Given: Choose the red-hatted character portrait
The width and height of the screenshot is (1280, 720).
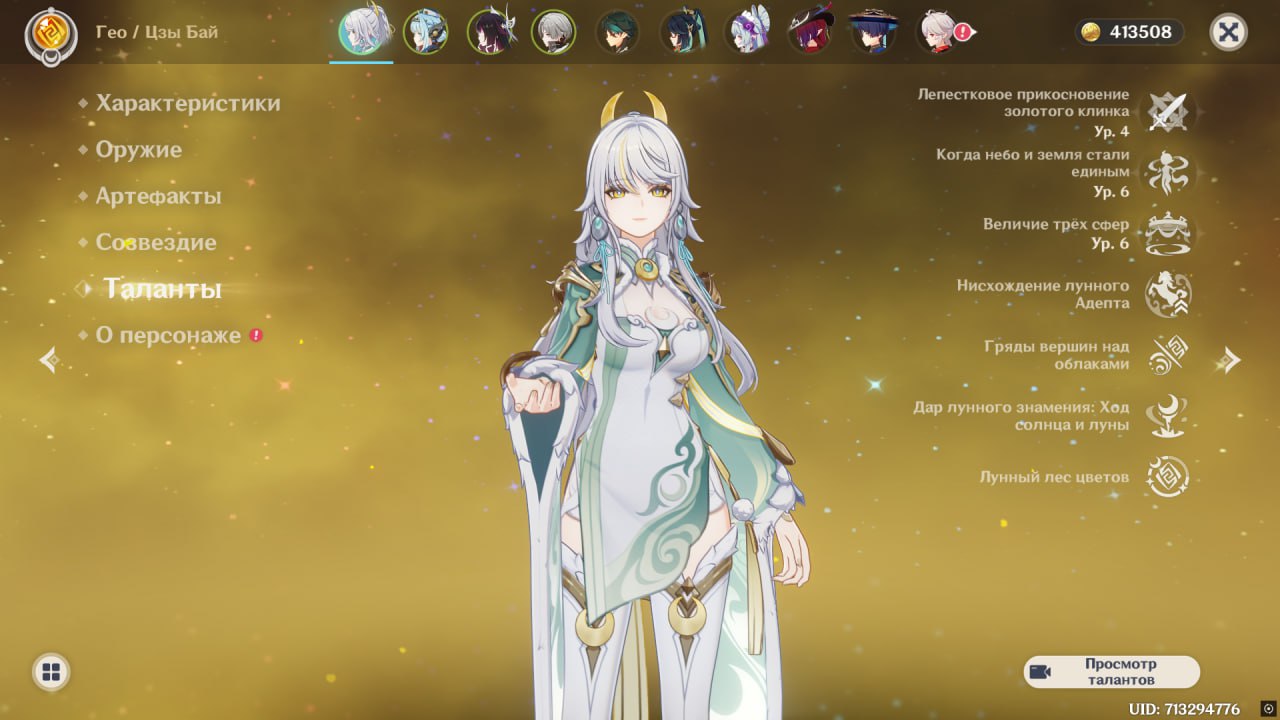Looking at the screenshot, I should (x=810, y=32).
